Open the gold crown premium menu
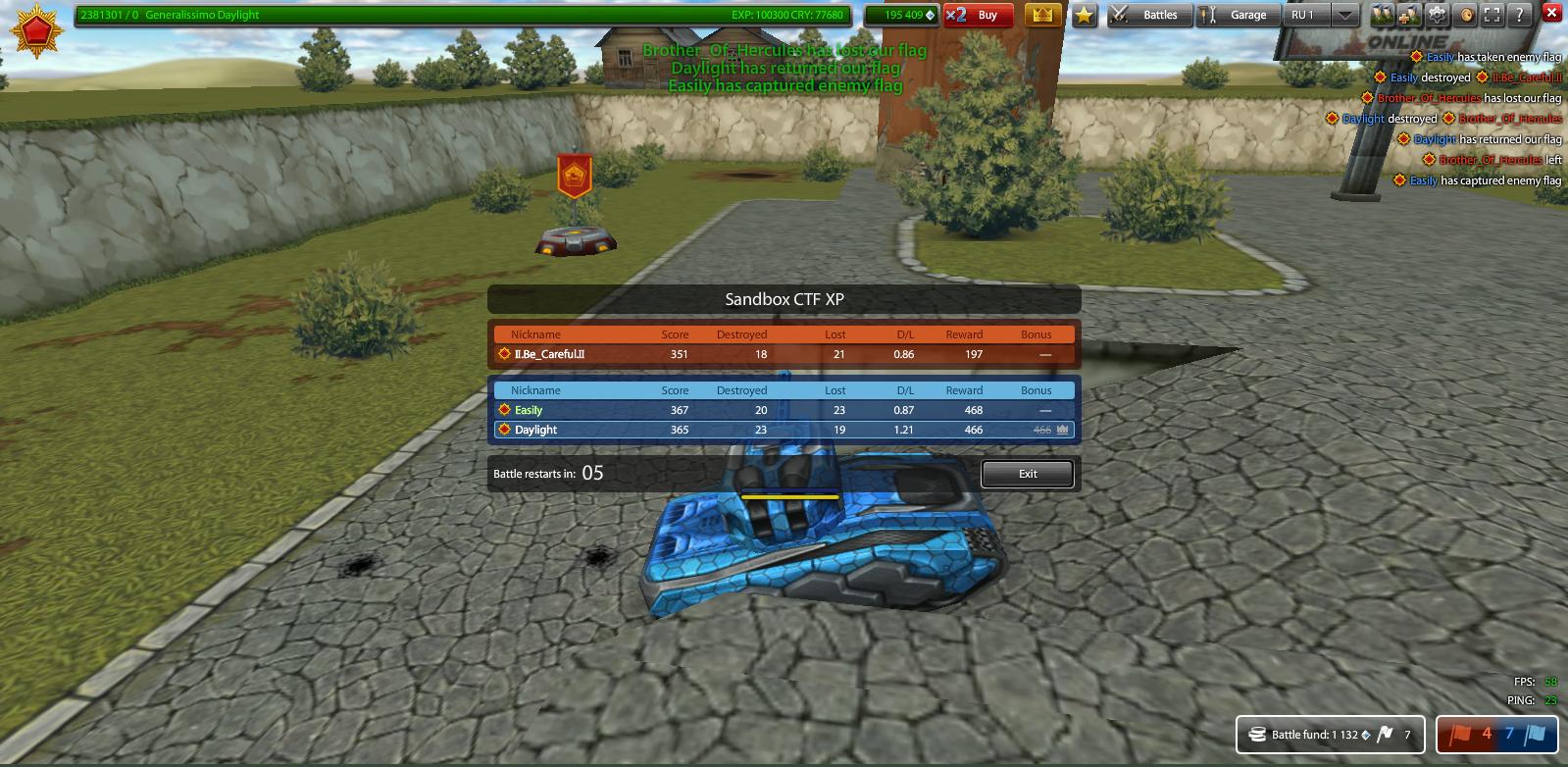 (x=1042, y=15)
